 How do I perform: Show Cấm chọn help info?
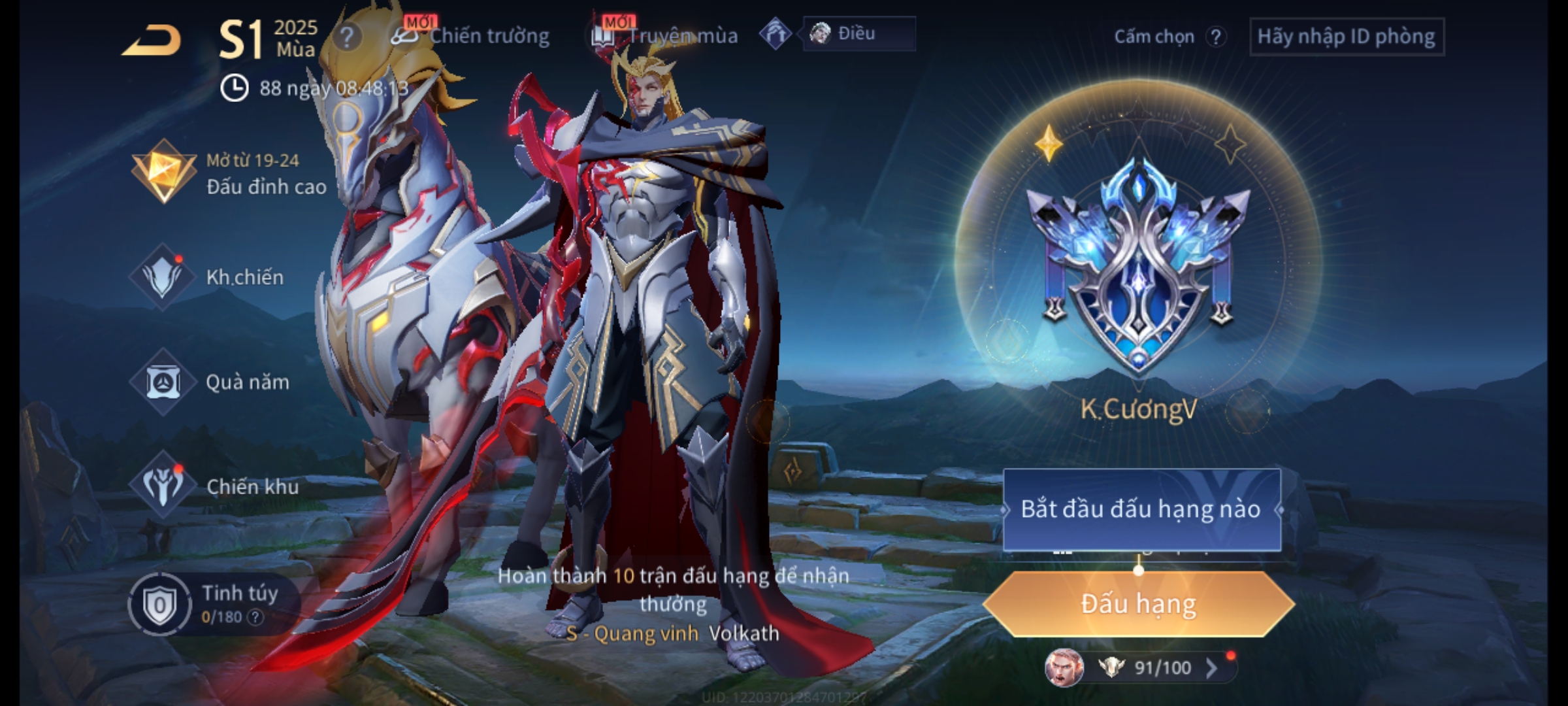[1215, 37]
